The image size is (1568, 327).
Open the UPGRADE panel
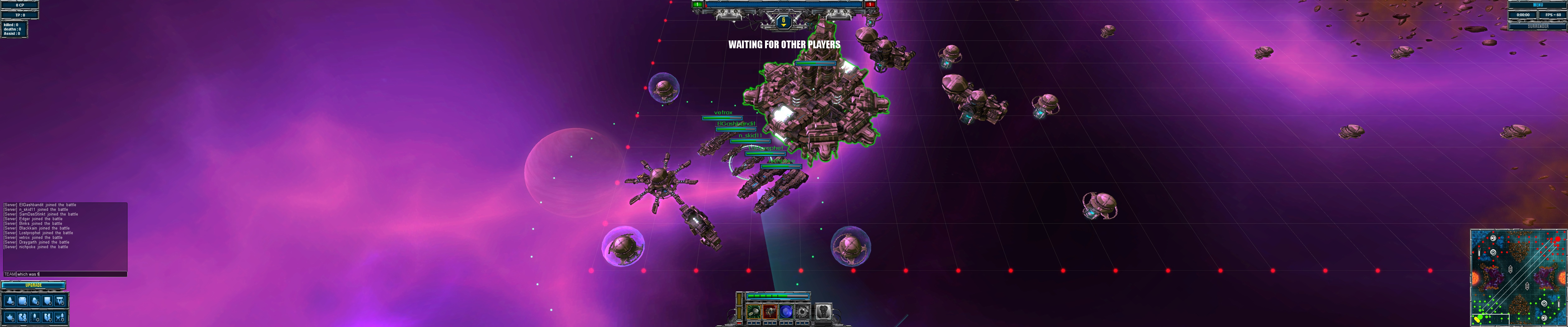pos(34,286)
